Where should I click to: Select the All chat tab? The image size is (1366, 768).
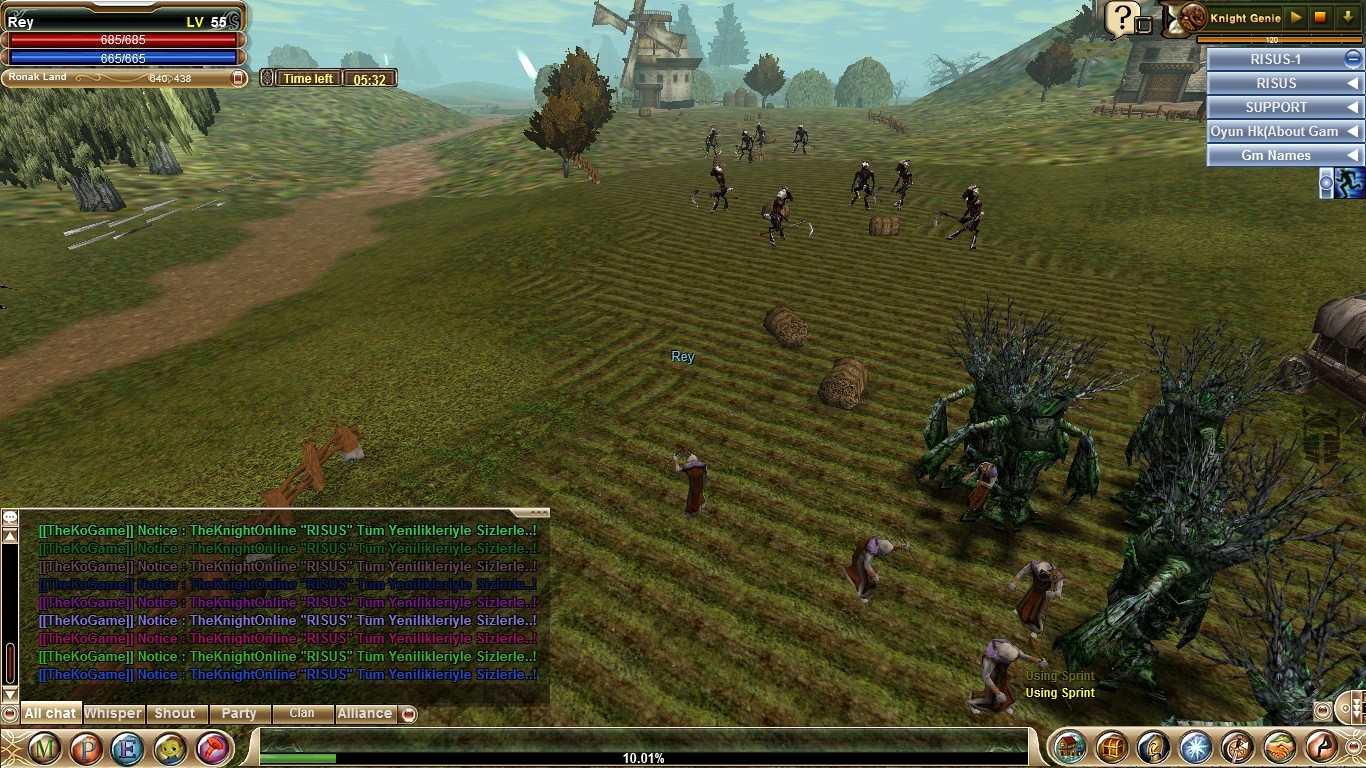pyautogui.click(x=50, y=714)
